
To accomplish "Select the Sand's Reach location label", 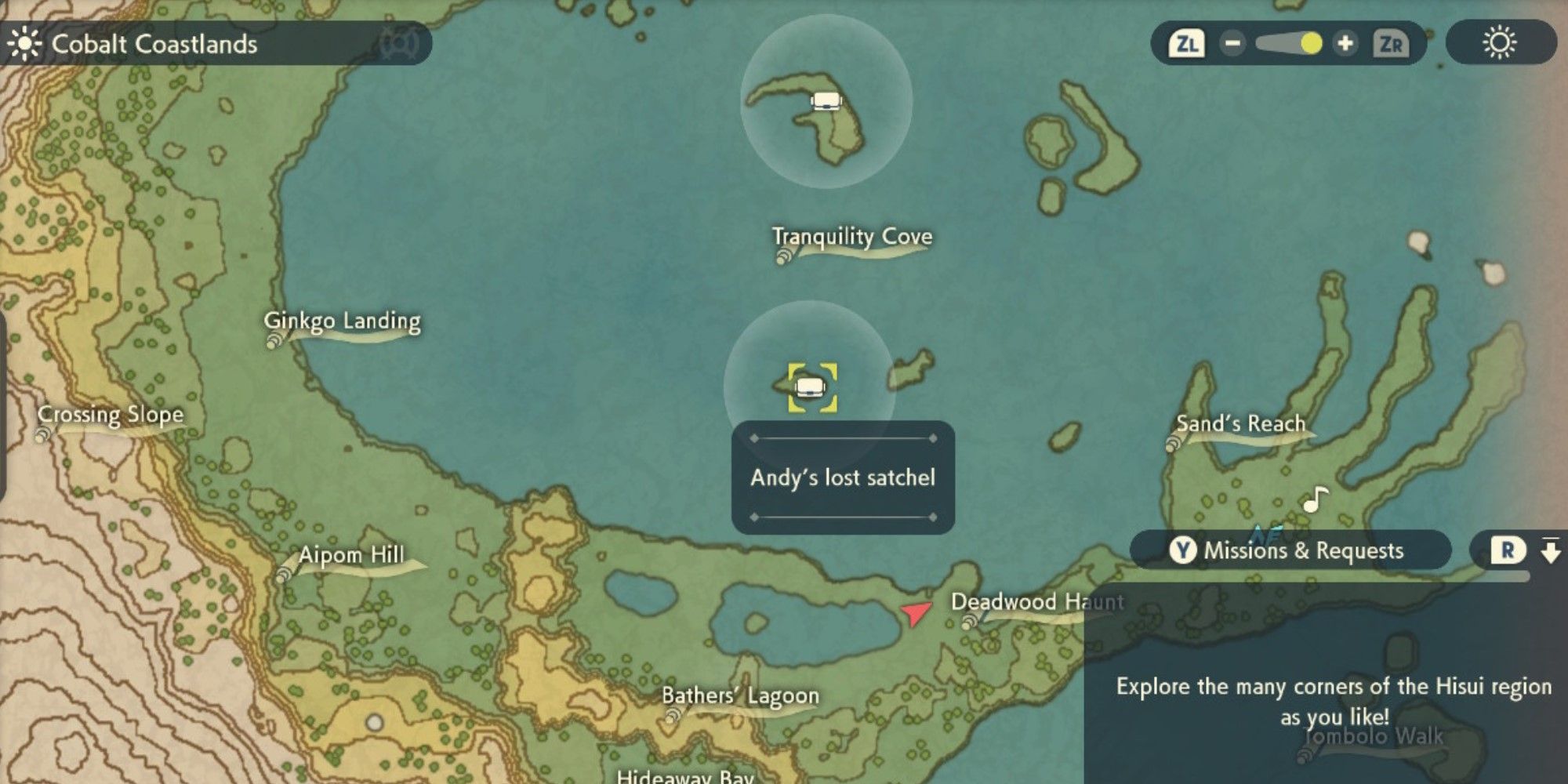I will pyautogui.click(x=1240, y=424).
